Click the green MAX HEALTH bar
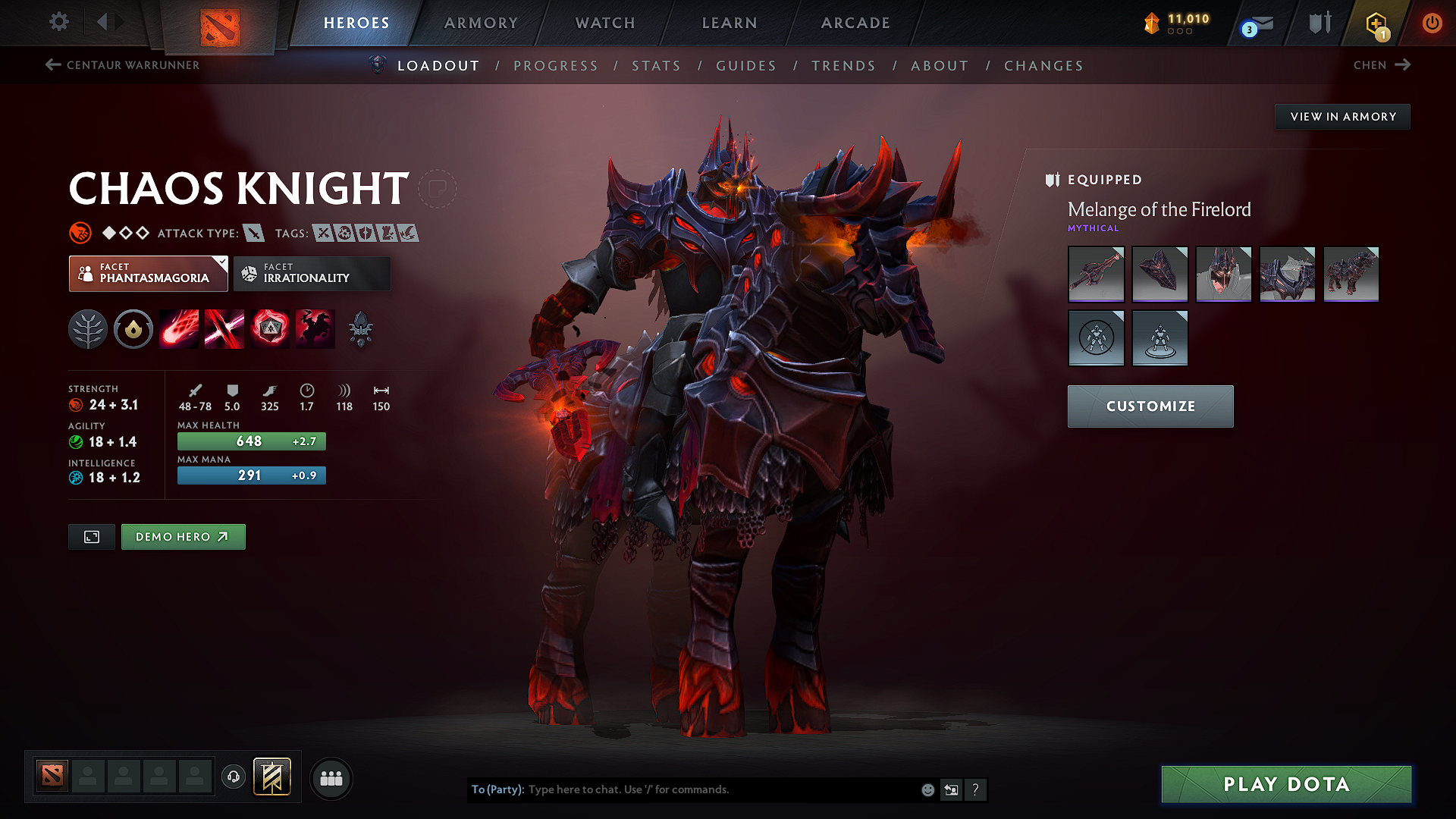The image size is (1456, 819). (251, 441)
